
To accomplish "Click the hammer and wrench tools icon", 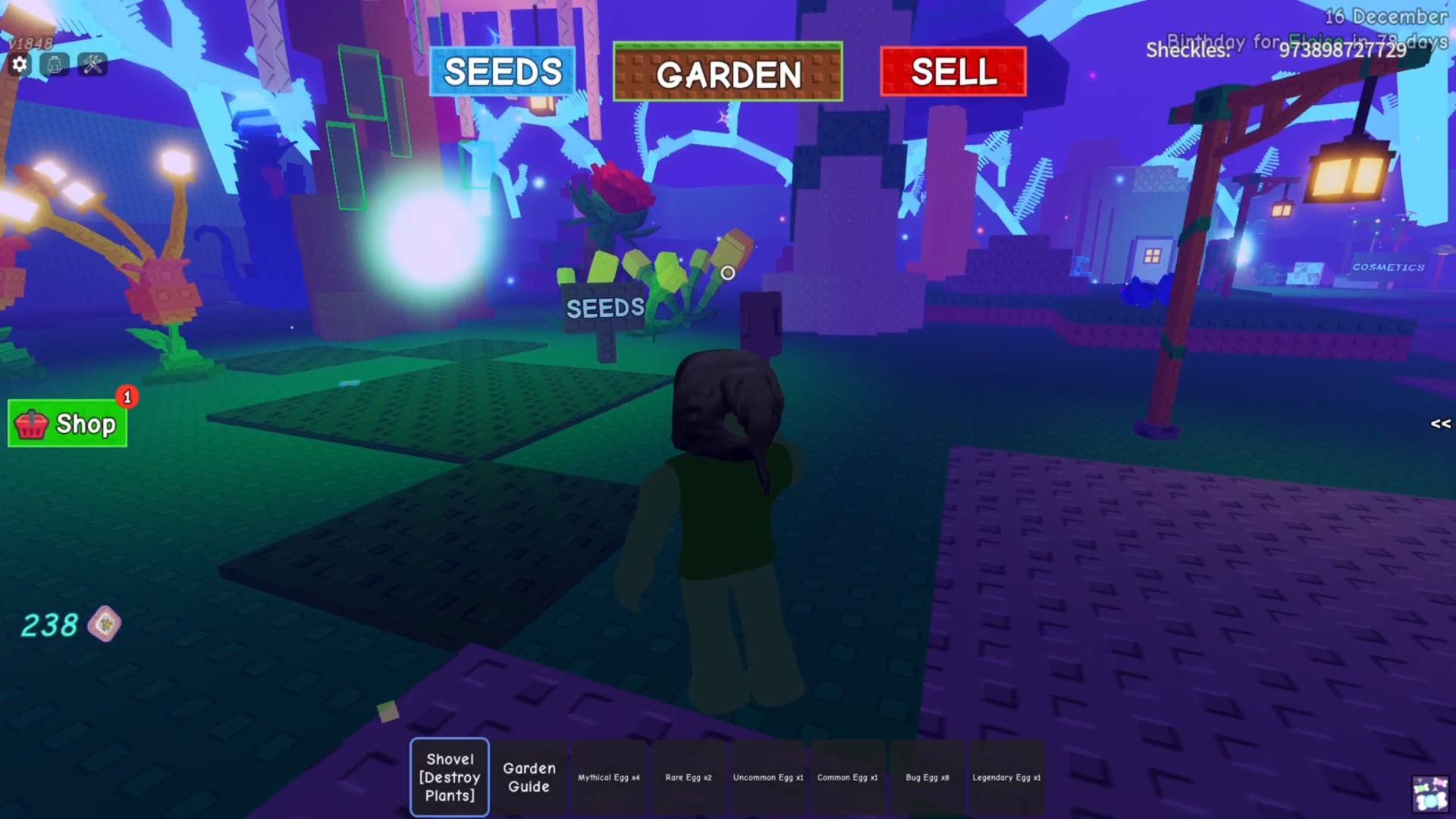I will (x=93, y=64).
